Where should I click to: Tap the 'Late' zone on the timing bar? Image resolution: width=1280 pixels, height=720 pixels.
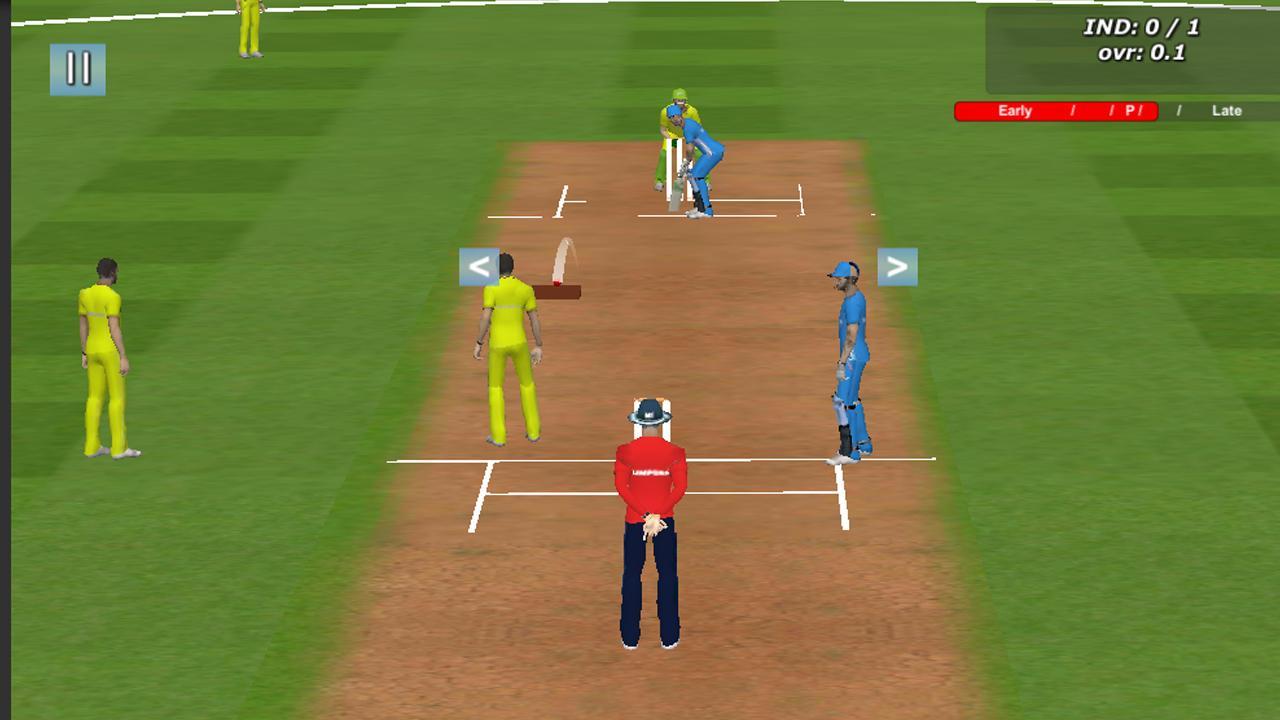pyautogui.click(x=1226, y=111)
